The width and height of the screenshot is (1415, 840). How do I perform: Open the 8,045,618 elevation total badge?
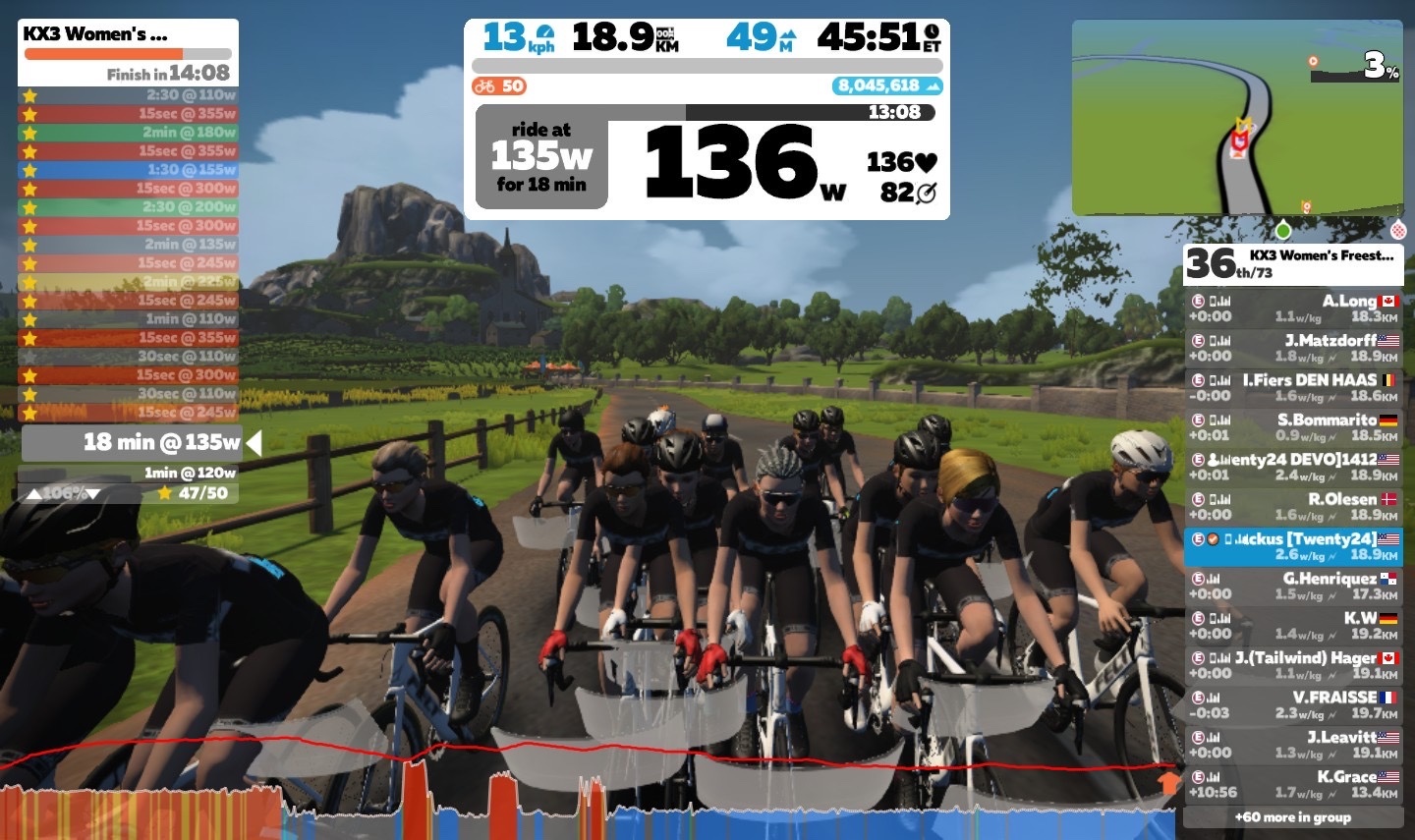click(887, 86)
